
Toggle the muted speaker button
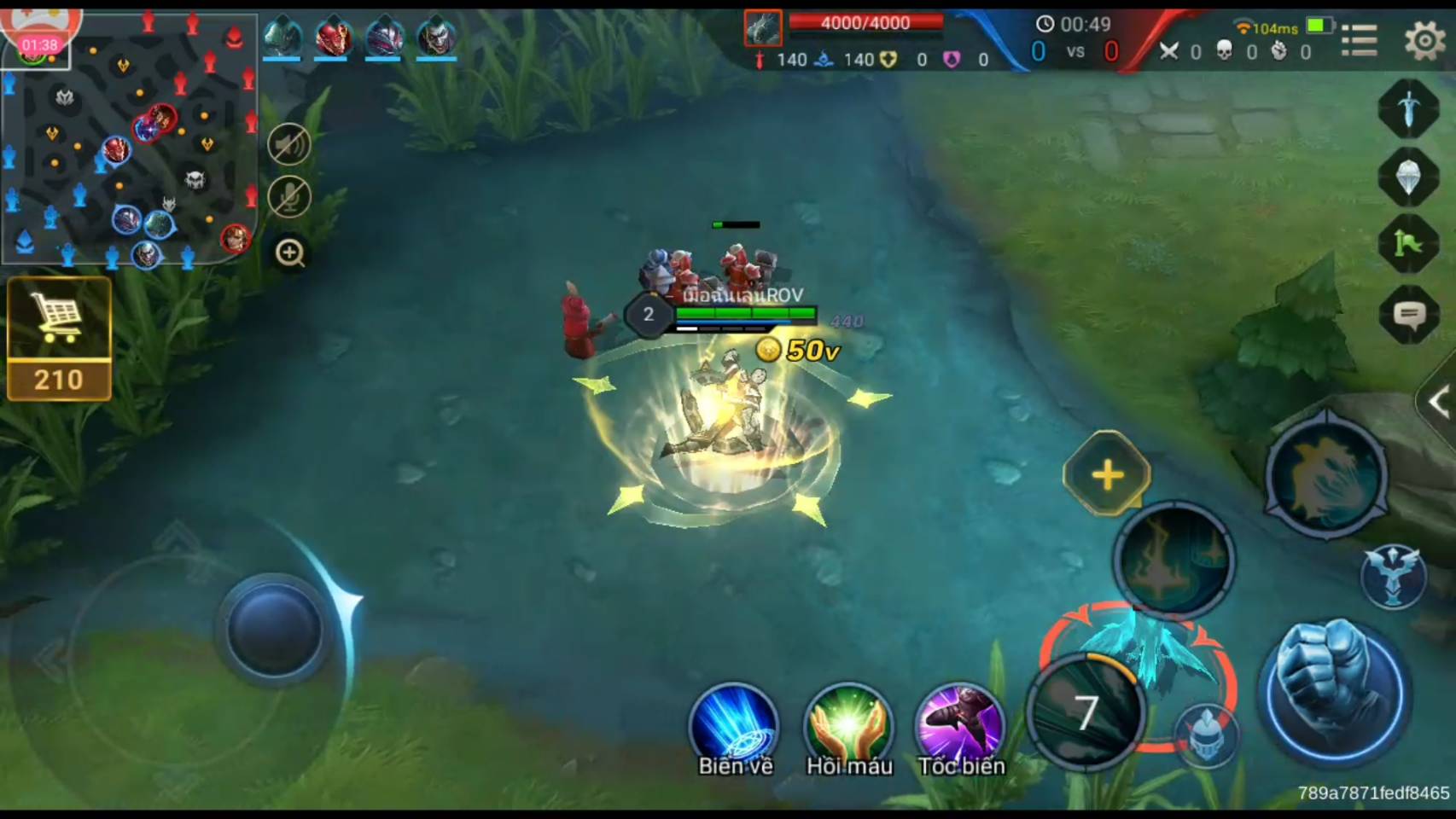(x=289, y=144)
